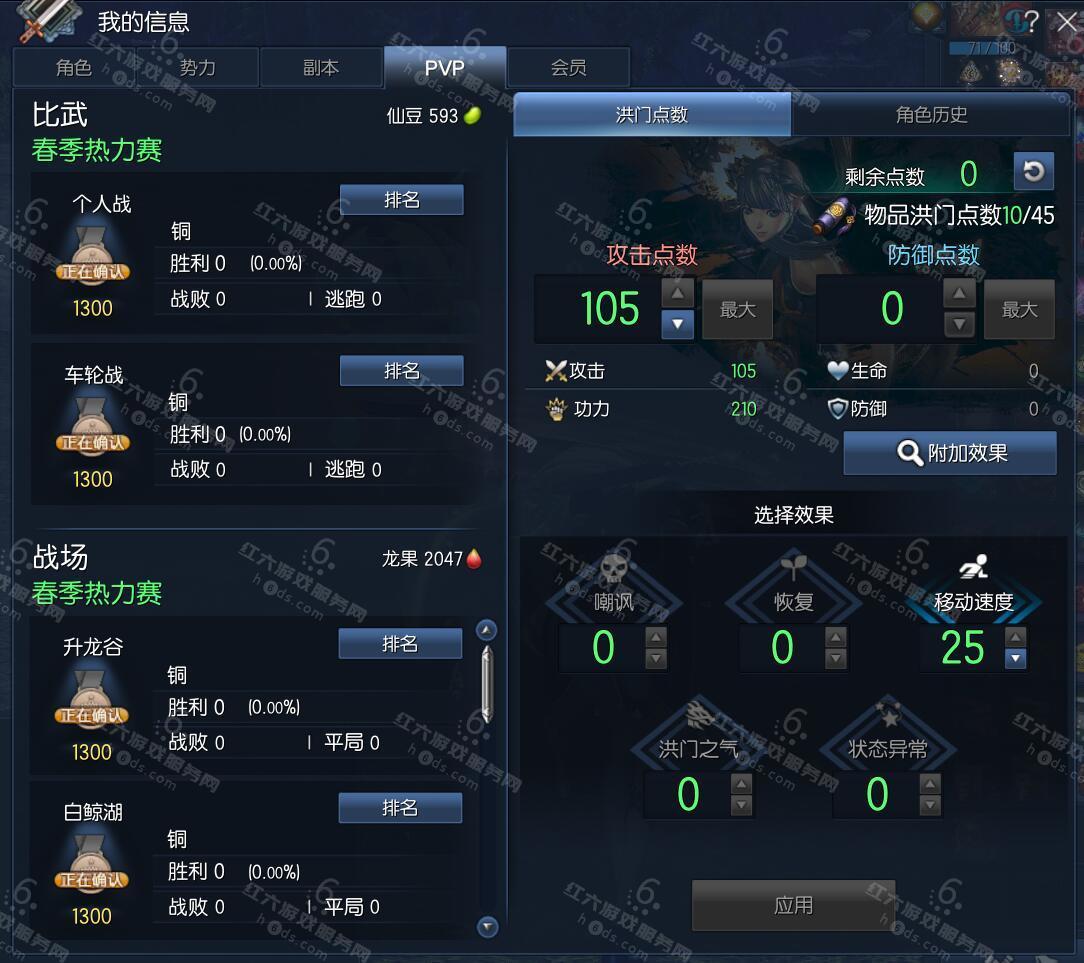1084x963 pixels.
Task: Apply changes with the 应用 button
Action: pyautogui.click(x=793, y=906)
